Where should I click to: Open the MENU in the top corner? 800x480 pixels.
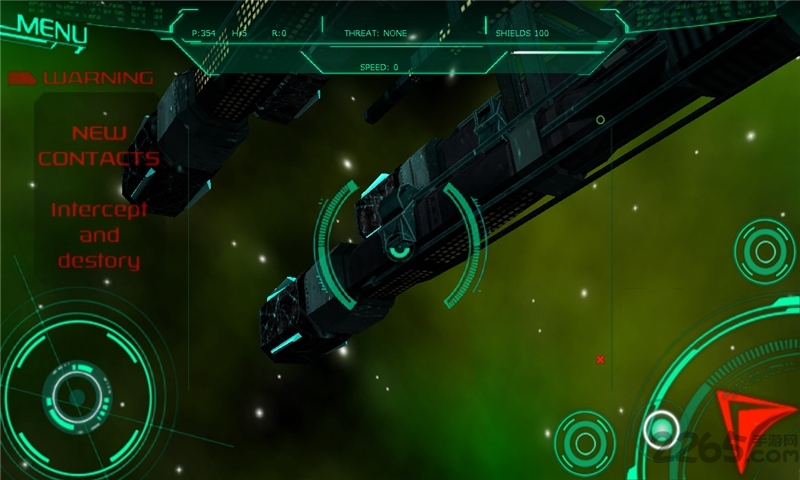[50, 28]
